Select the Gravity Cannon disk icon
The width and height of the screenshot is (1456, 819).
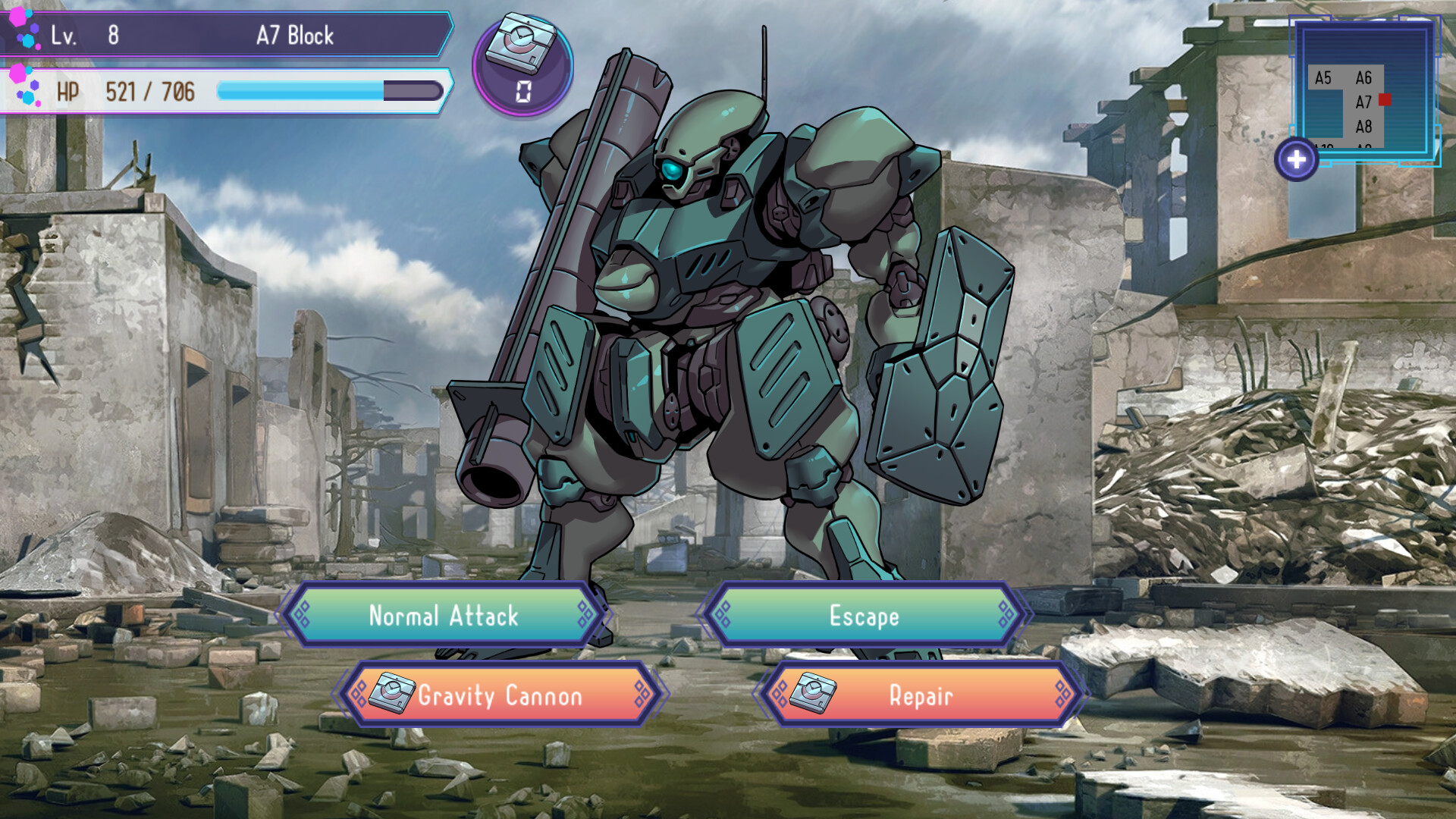pyautogui.click(x=392, y=694)
